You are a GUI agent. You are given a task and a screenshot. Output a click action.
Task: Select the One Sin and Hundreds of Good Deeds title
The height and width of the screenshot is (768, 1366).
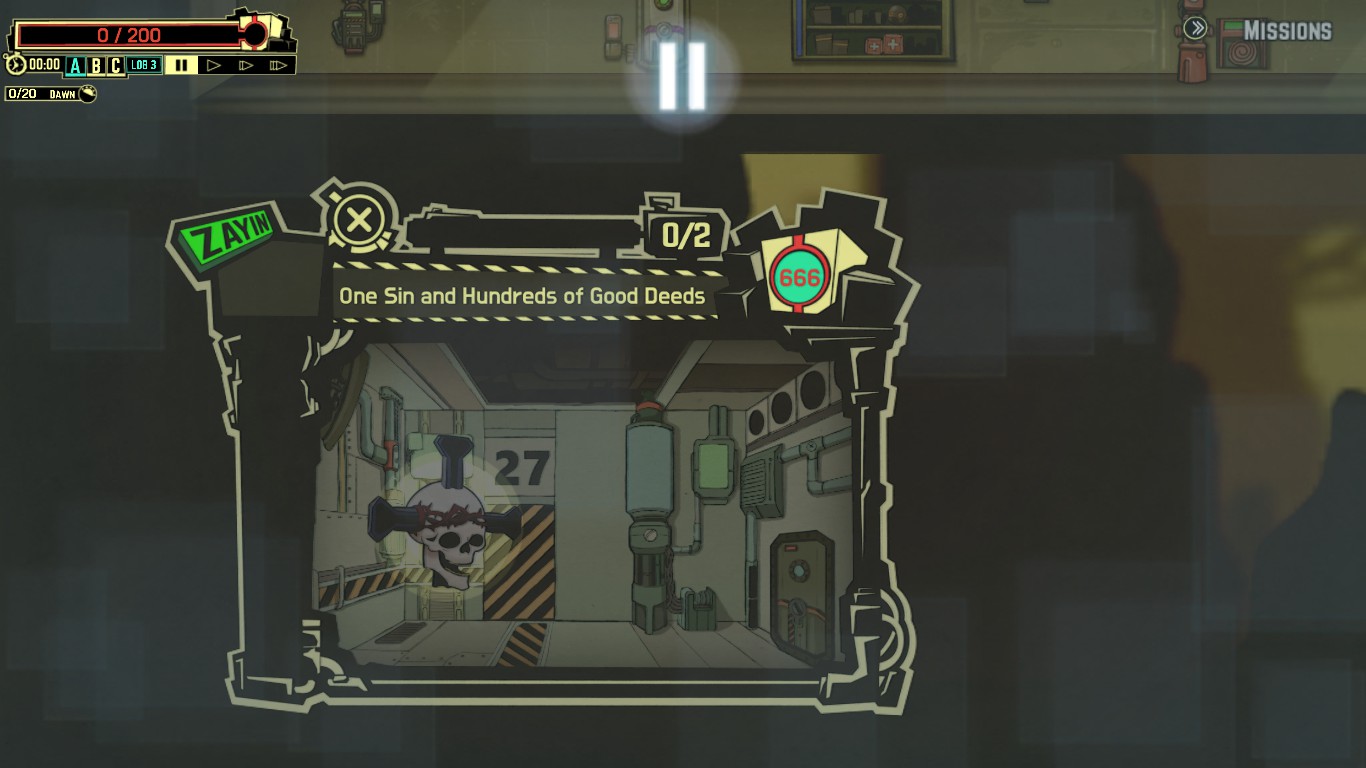tap(522, 296)
